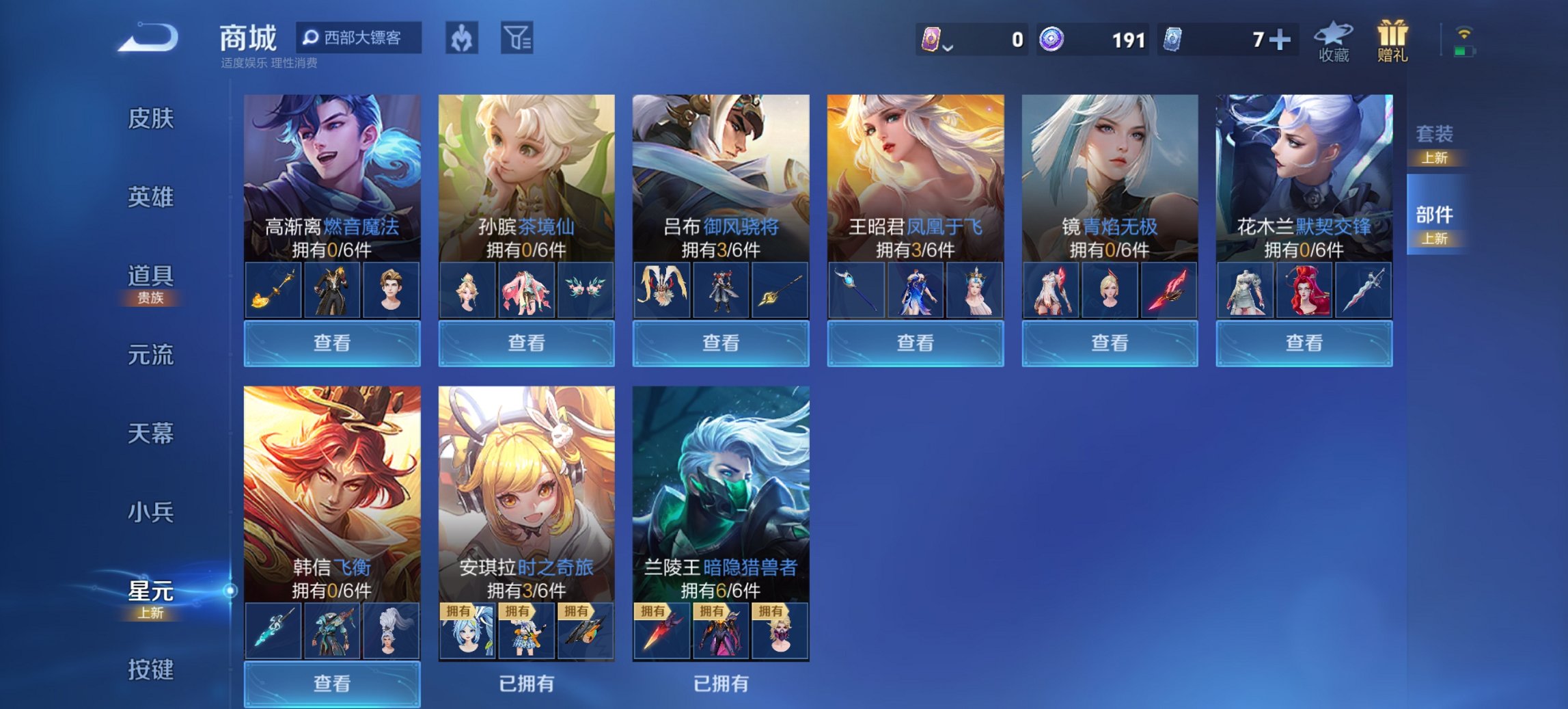This screenshot has height=709, width=1568.
Task: Select the 皮肤 tab in the left sidebar
Action: pos(152,118)
